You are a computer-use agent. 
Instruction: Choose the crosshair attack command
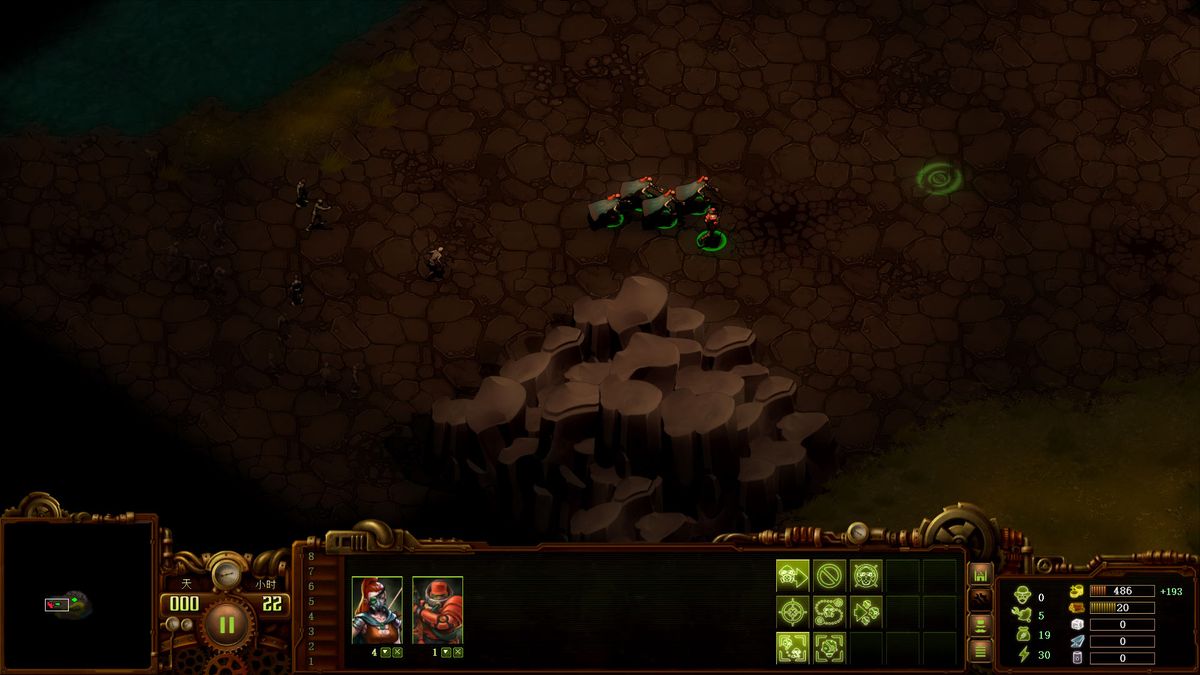(x=792, y=611)
